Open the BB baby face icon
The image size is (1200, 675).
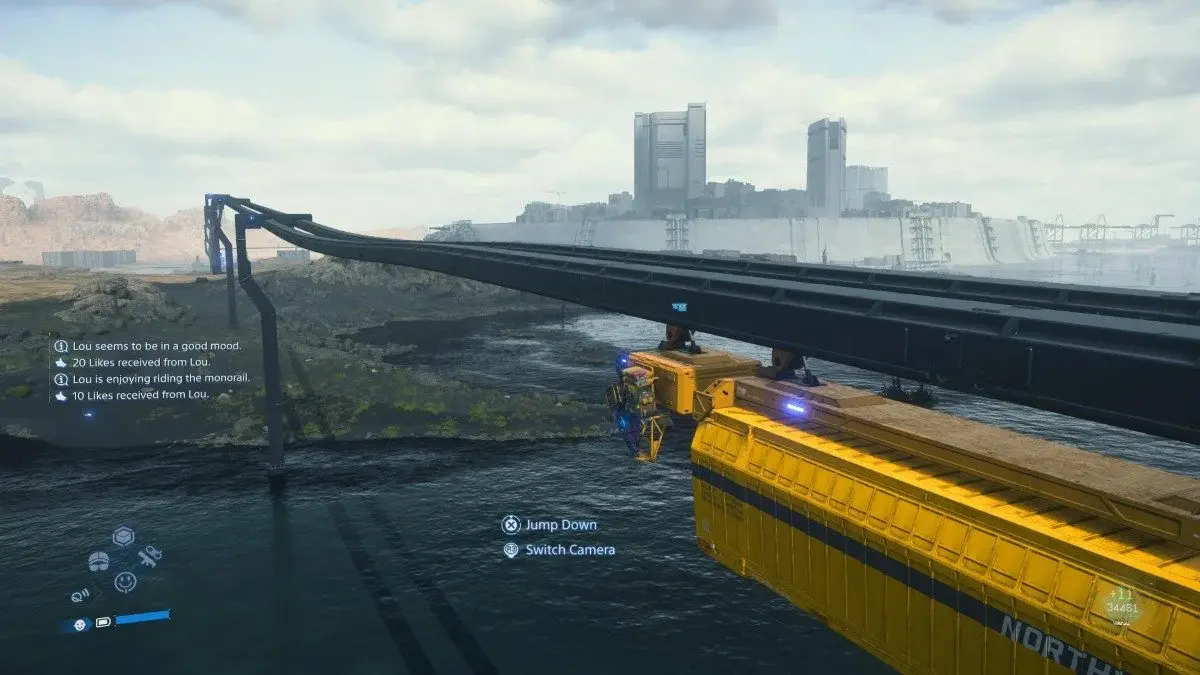80,624
